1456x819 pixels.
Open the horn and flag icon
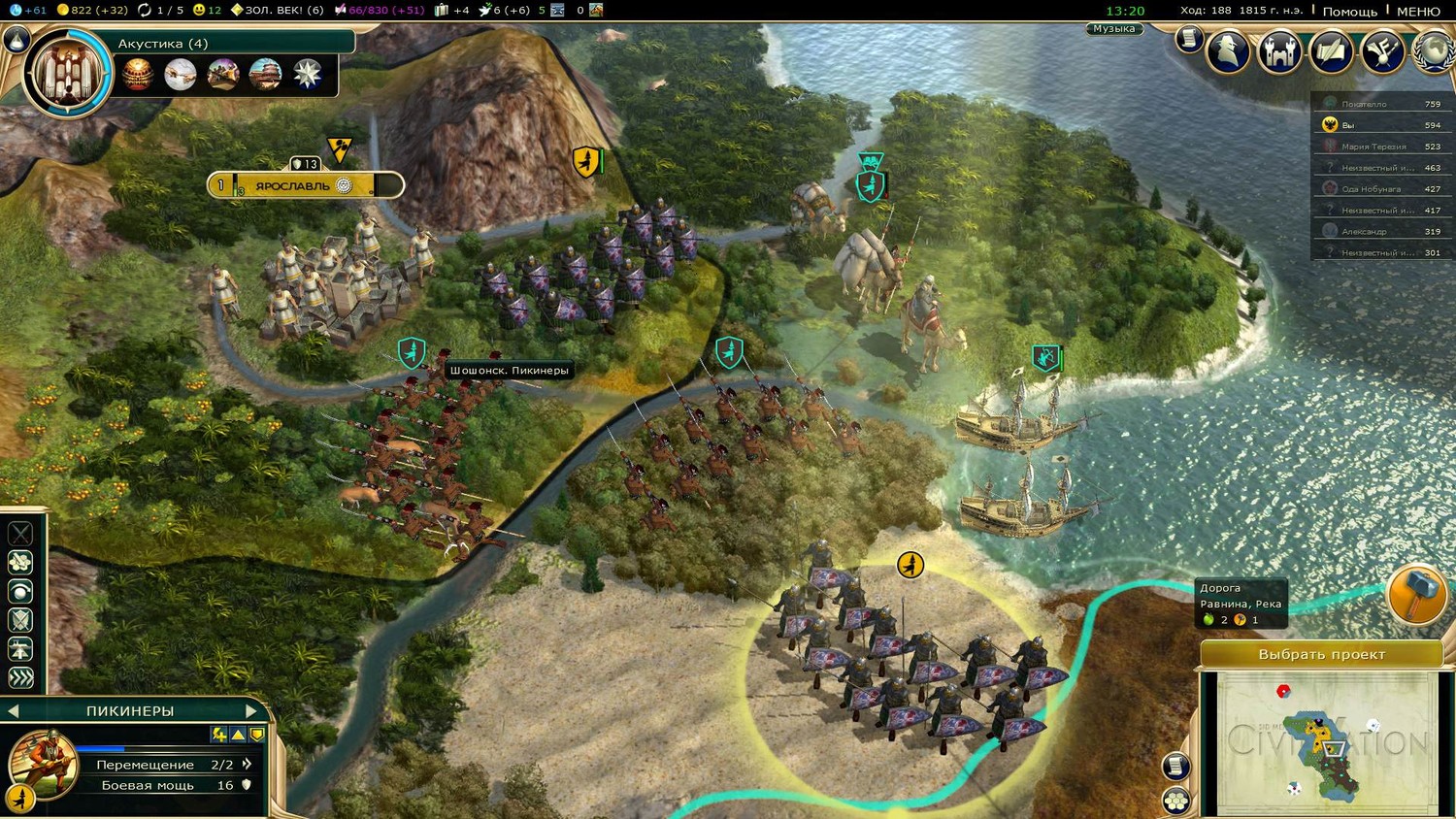[x=1382, y=50]
